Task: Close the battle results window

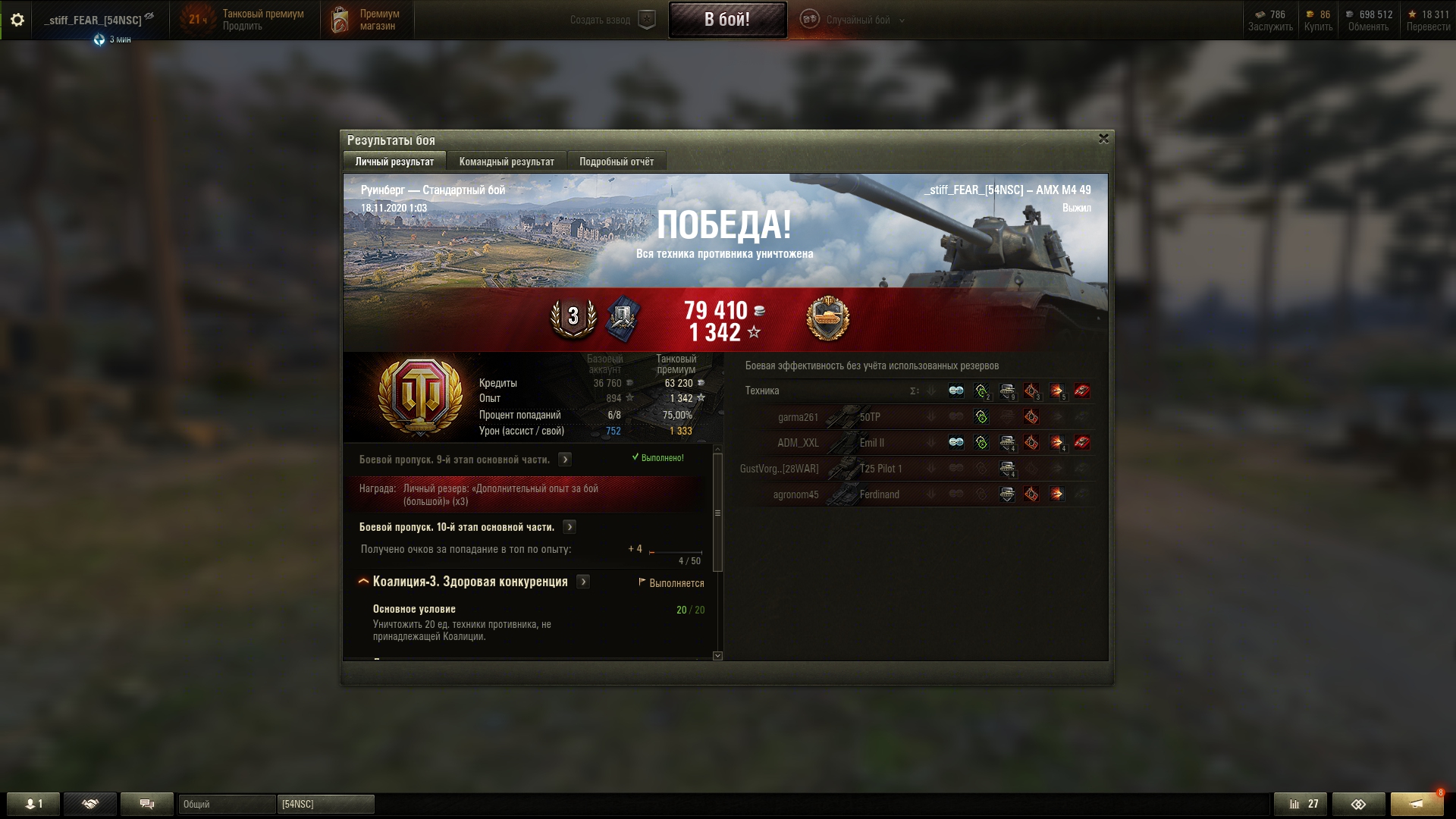Action: [x=1103, y=139]
